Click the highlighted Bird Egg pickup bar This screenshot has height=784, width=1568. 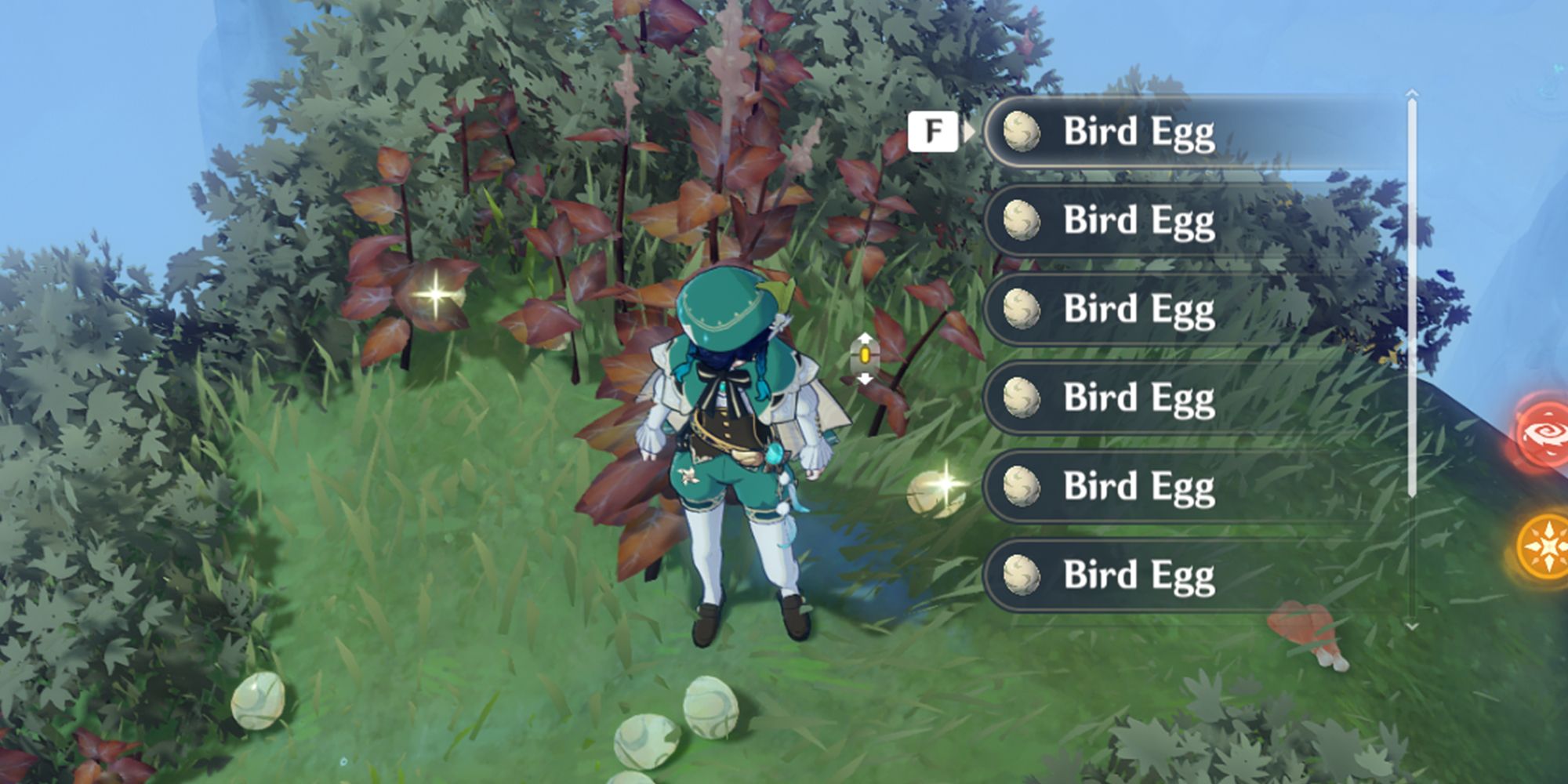(1137, 133)
